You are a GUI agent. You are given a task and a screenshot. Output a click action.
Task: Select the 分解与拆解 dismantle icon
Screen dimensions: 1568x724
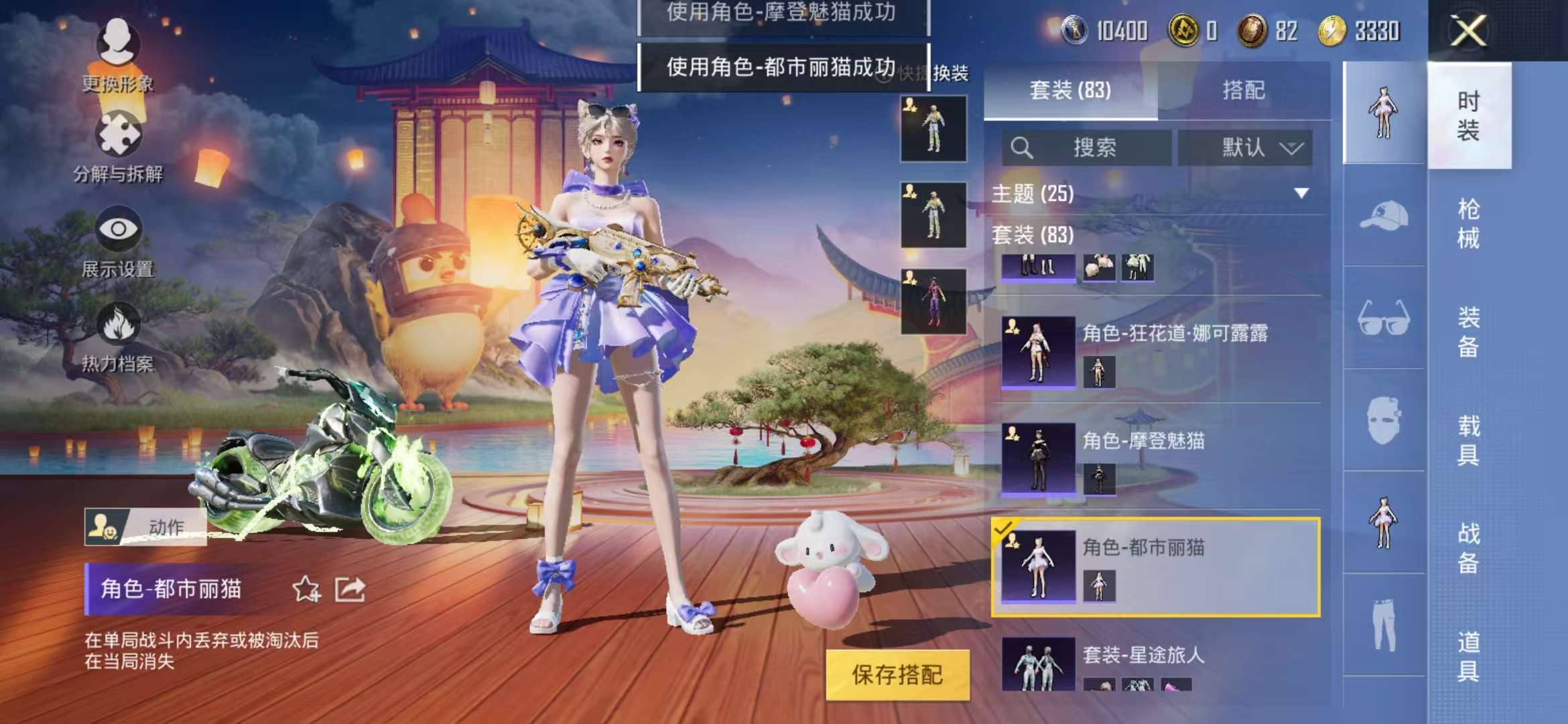tap(119, 134)
